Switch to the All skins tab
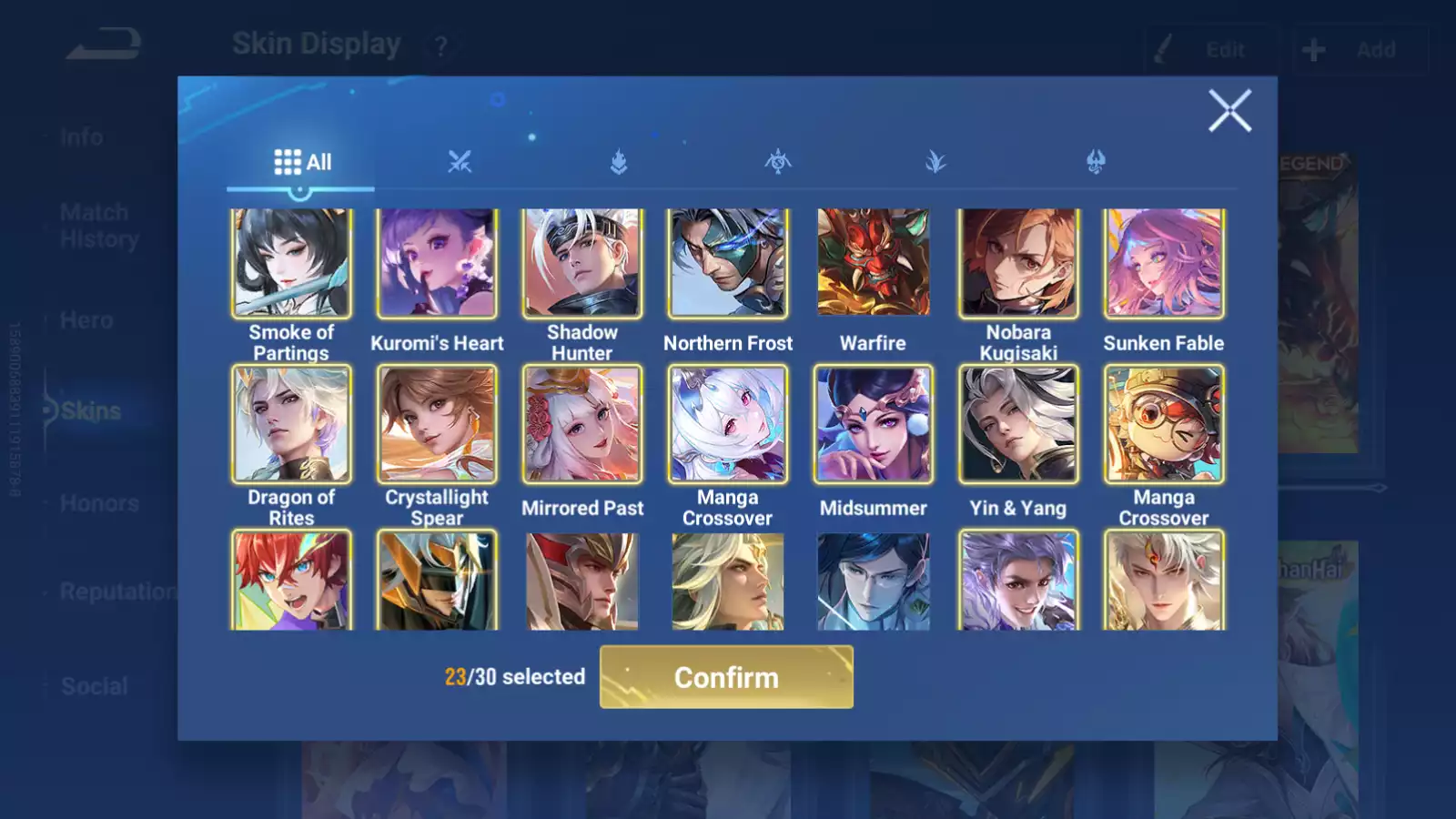Viewport: 1456px width, 819px height. click(302, 162)
